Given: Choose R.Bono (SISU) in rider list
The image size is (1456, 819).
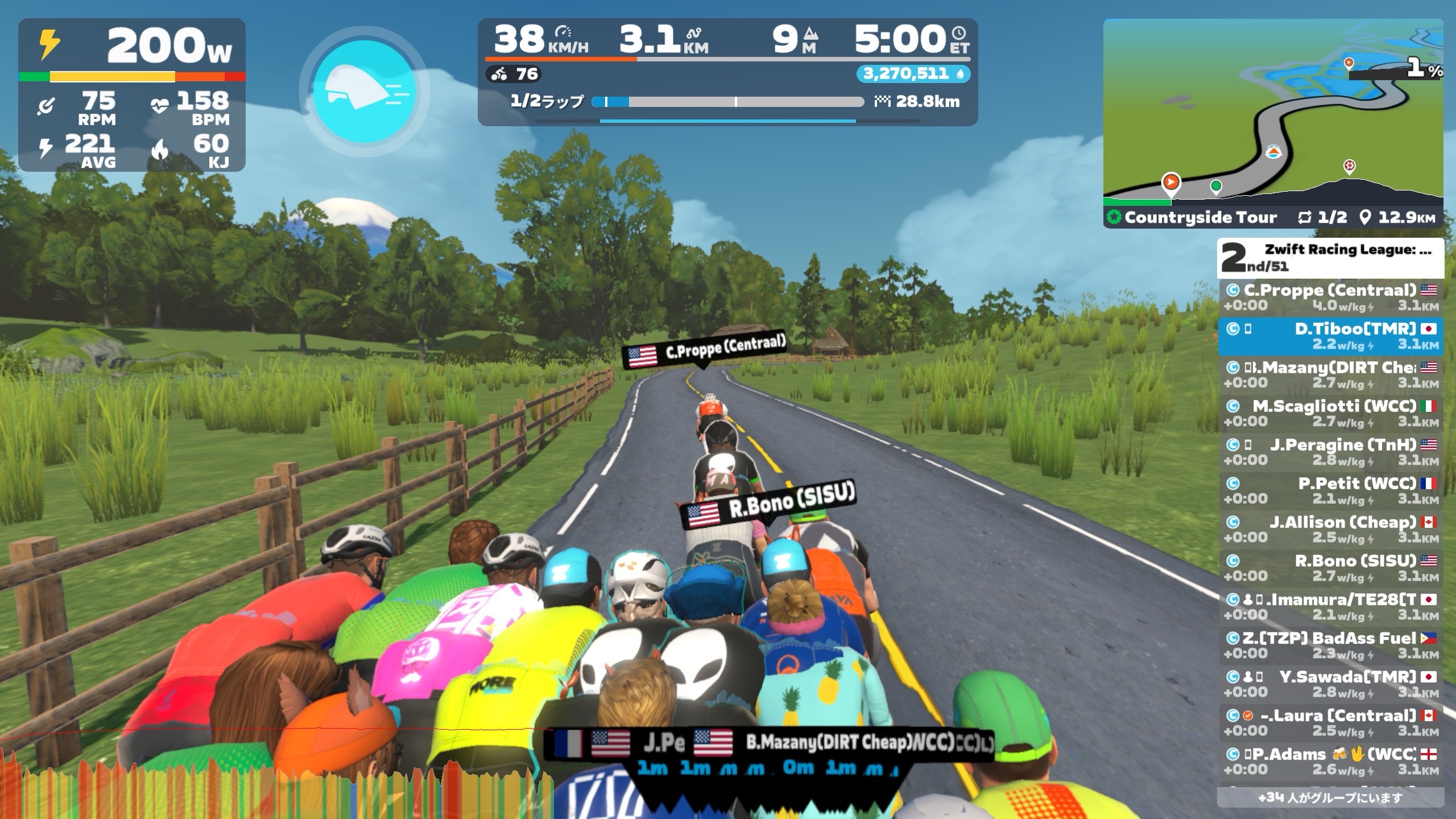Looking at the screenshot, I should (x=1330, y=568).
